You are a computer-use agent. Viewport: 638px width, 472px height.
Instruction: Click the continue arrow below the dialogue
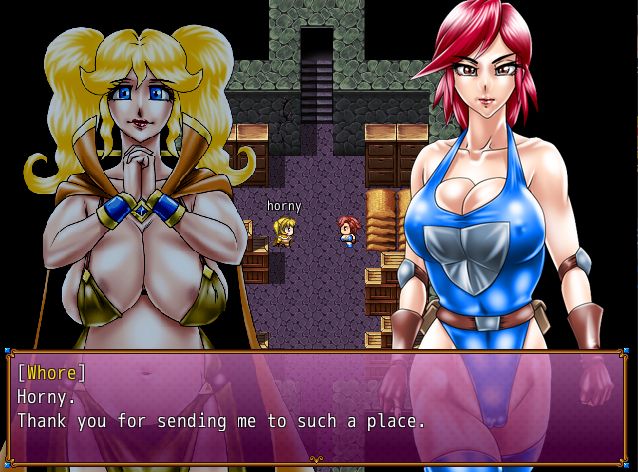(x=317, y=460)
